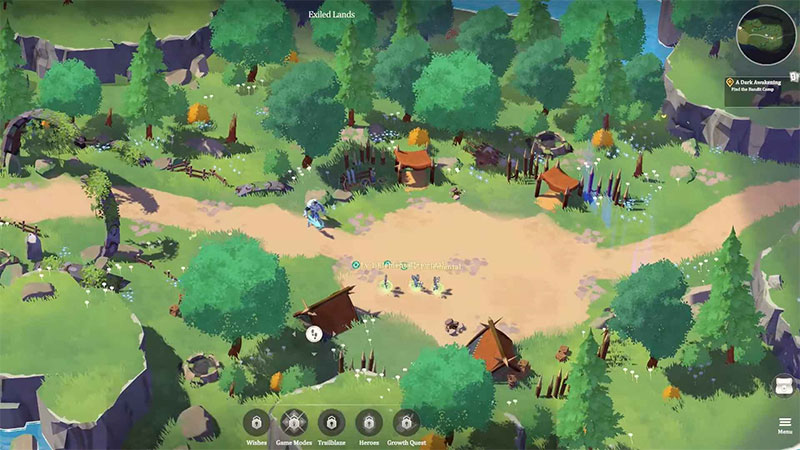Open the Trailblaze feature
This screenshot has height=450, width=800.
click(x=331, y=422)
